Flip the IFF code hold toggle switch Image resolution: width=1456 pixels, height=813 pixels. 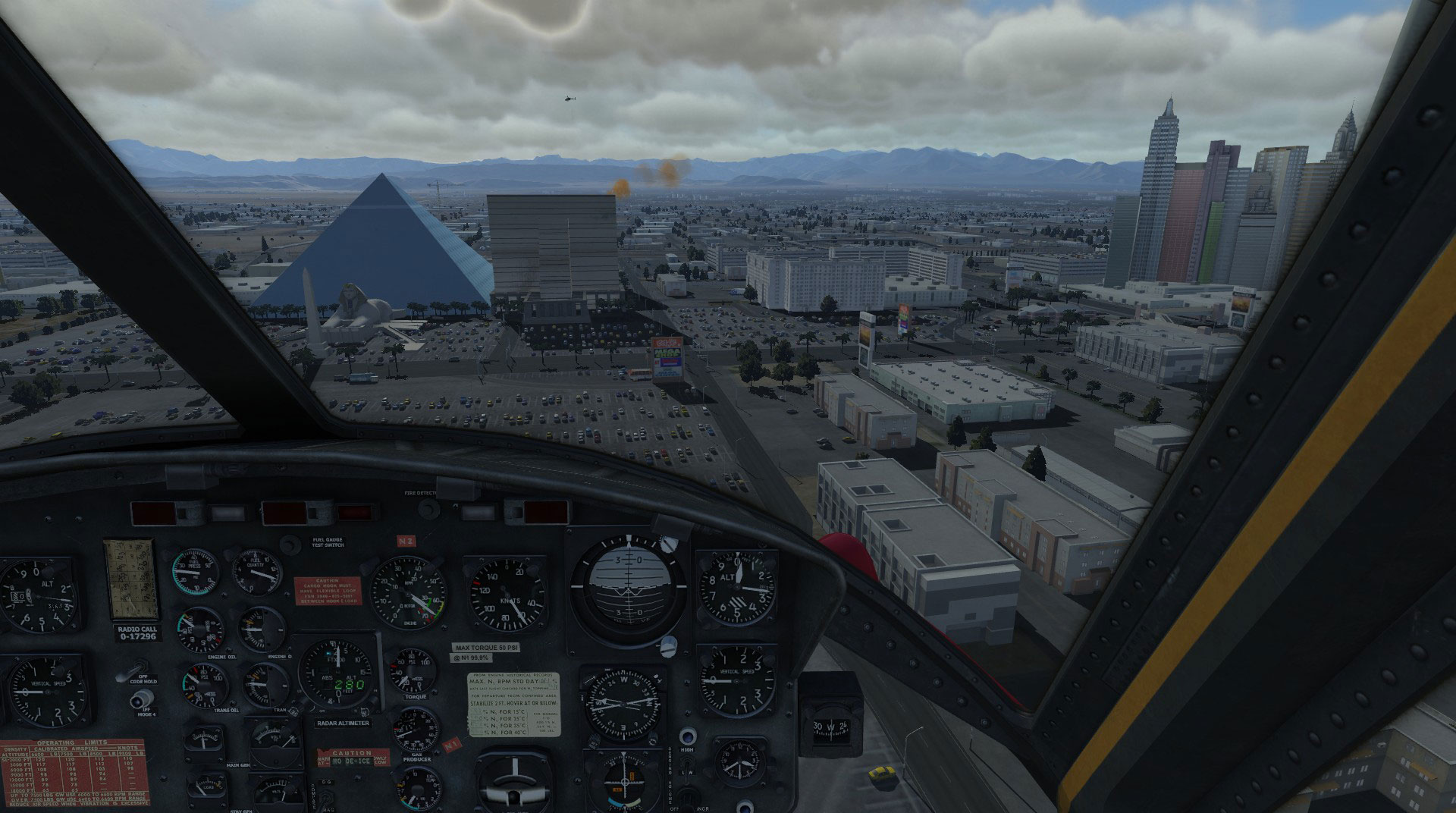130,672
